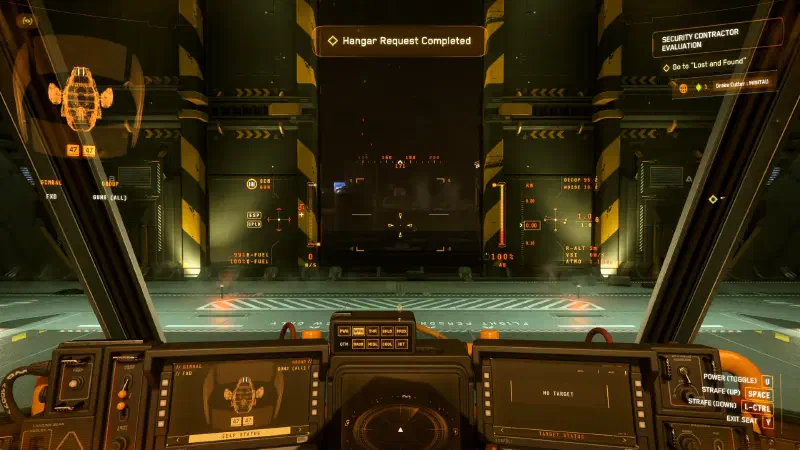800x450 pixels.
Task: Select the circular radar scope display
Action: click(398, 425)
